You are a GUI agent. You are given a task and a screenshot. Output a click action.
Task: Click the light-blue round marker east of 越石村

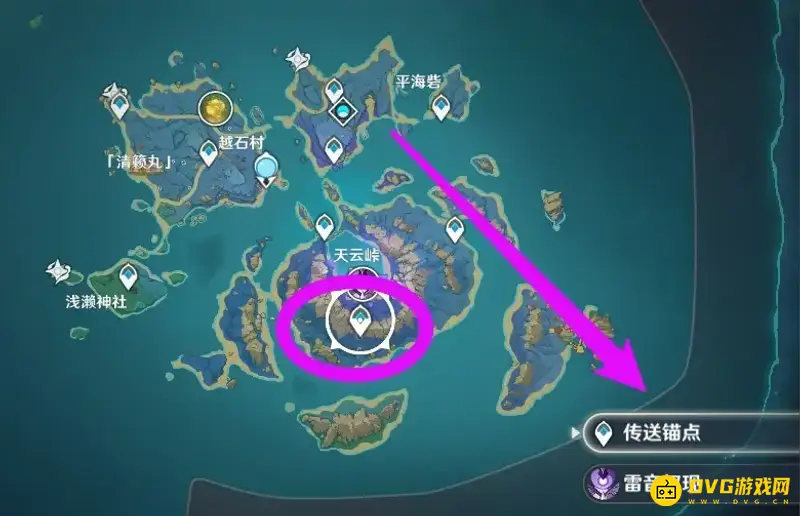click(266, 167)
